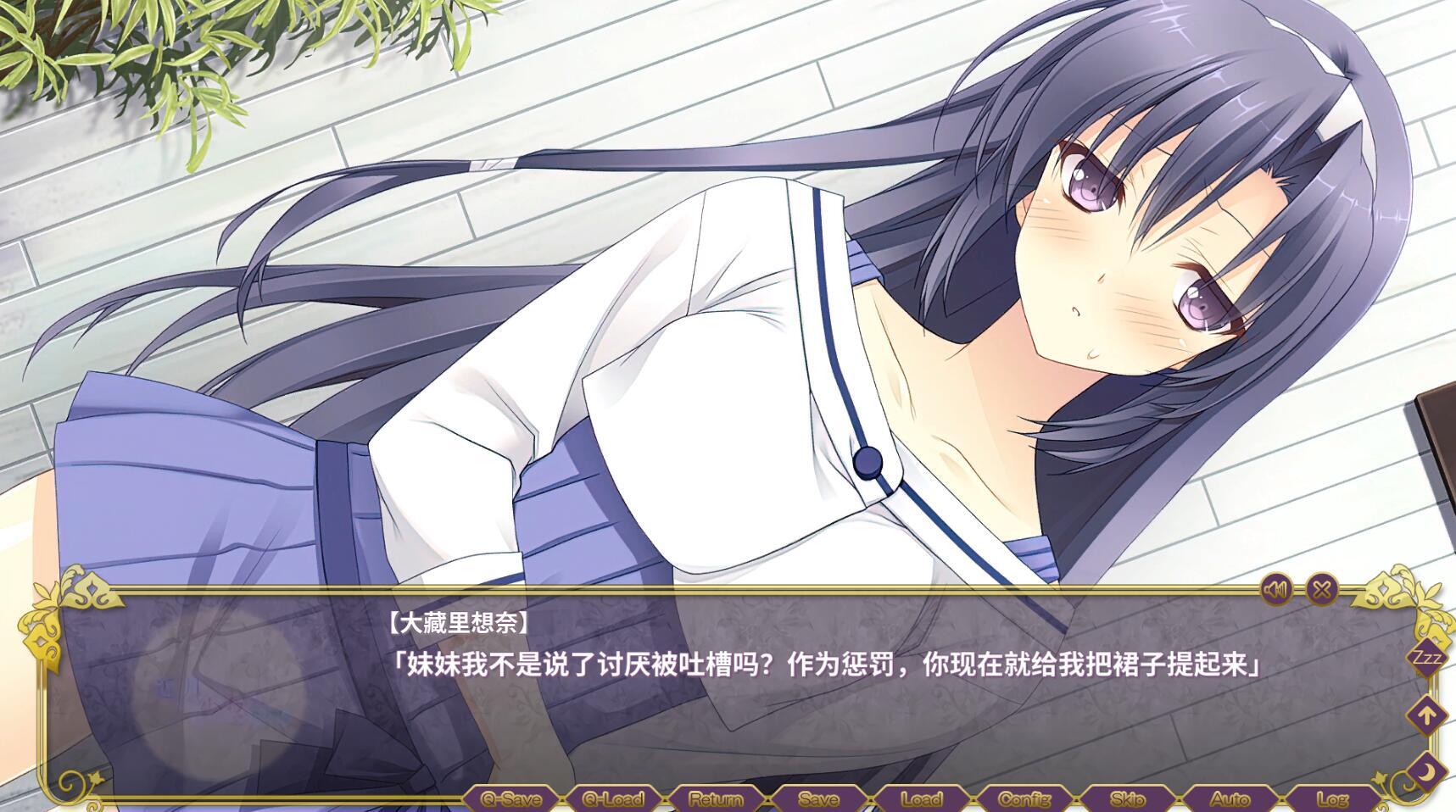The image size is (1456, 812).
Task: Enable Auto read mode
Action: [x=1231, y=798]
